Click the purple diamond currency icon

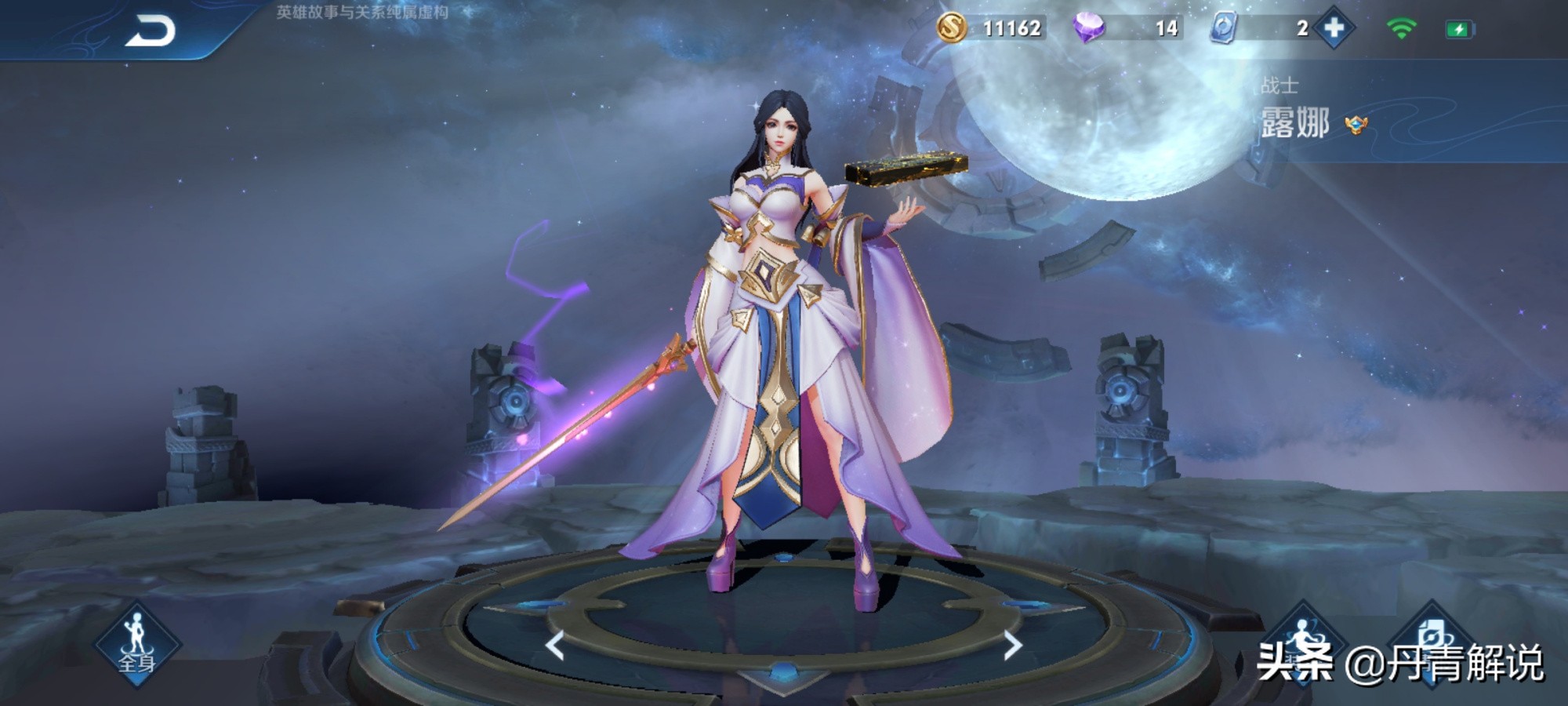1088,28
